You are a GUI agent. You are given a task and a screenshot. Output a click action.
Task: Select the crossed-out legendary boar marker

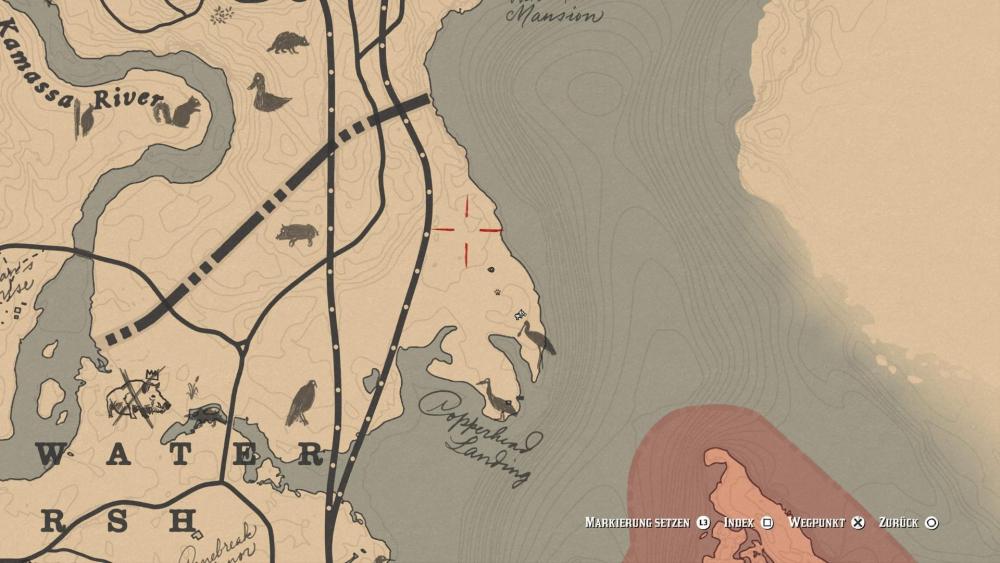point(137,395)
